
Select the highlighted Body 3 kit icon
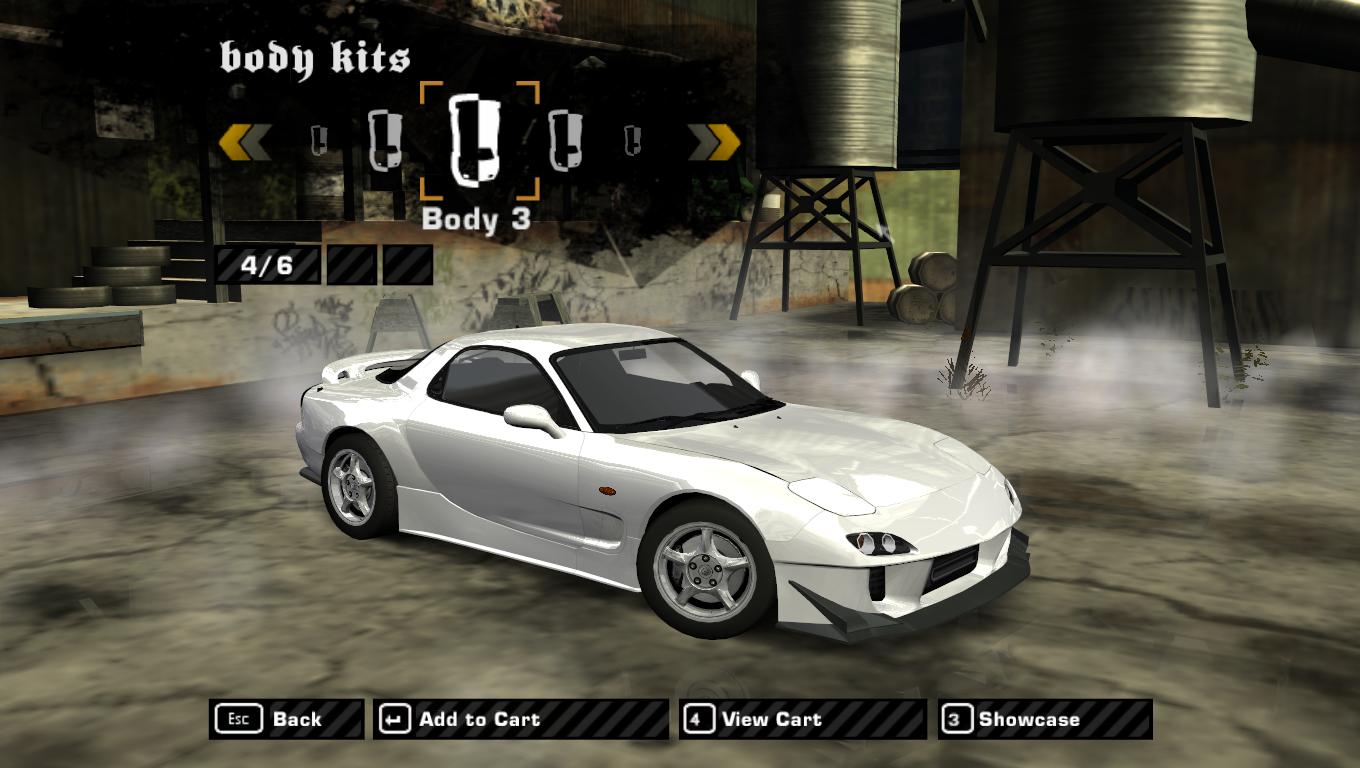pyautogui.click(x=479, y=141)
